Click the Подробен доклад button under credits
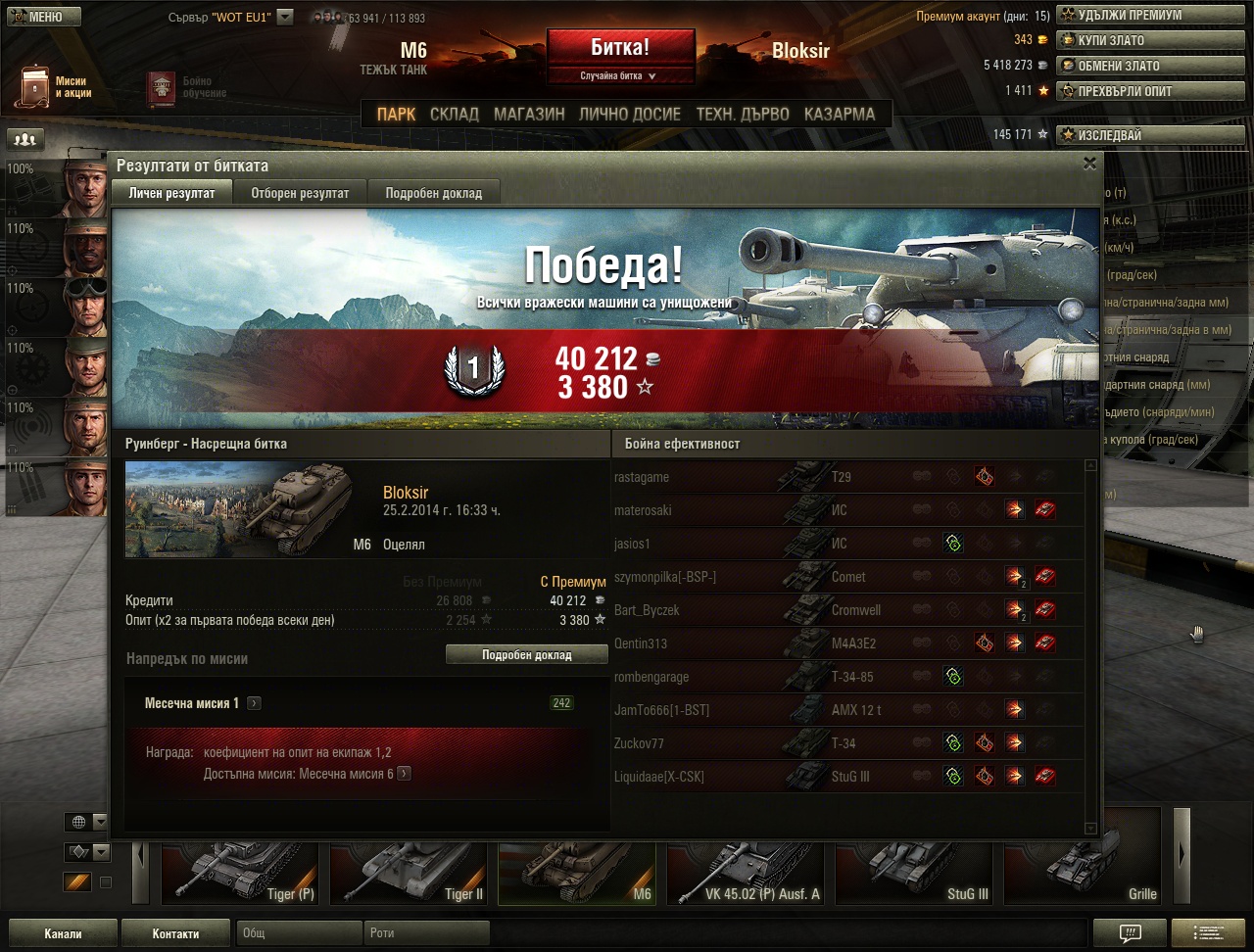 tap(526, 654)
